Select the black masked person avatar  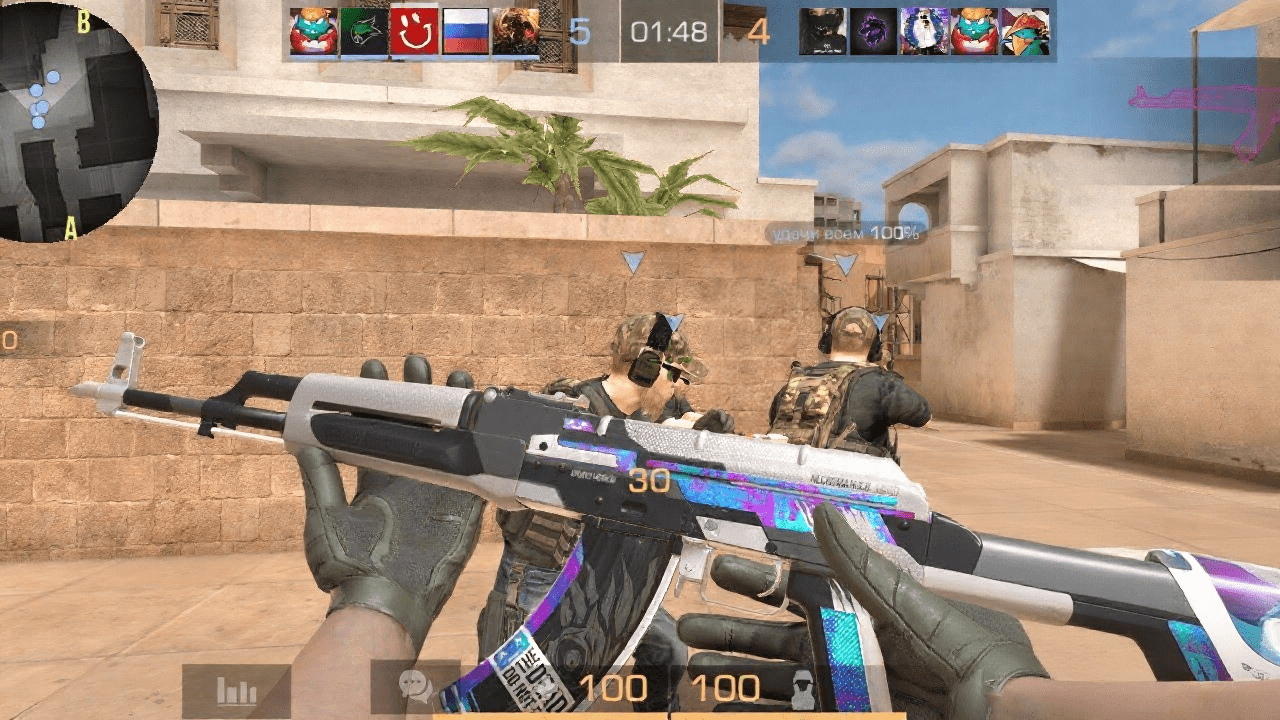(x=823, y=32)
